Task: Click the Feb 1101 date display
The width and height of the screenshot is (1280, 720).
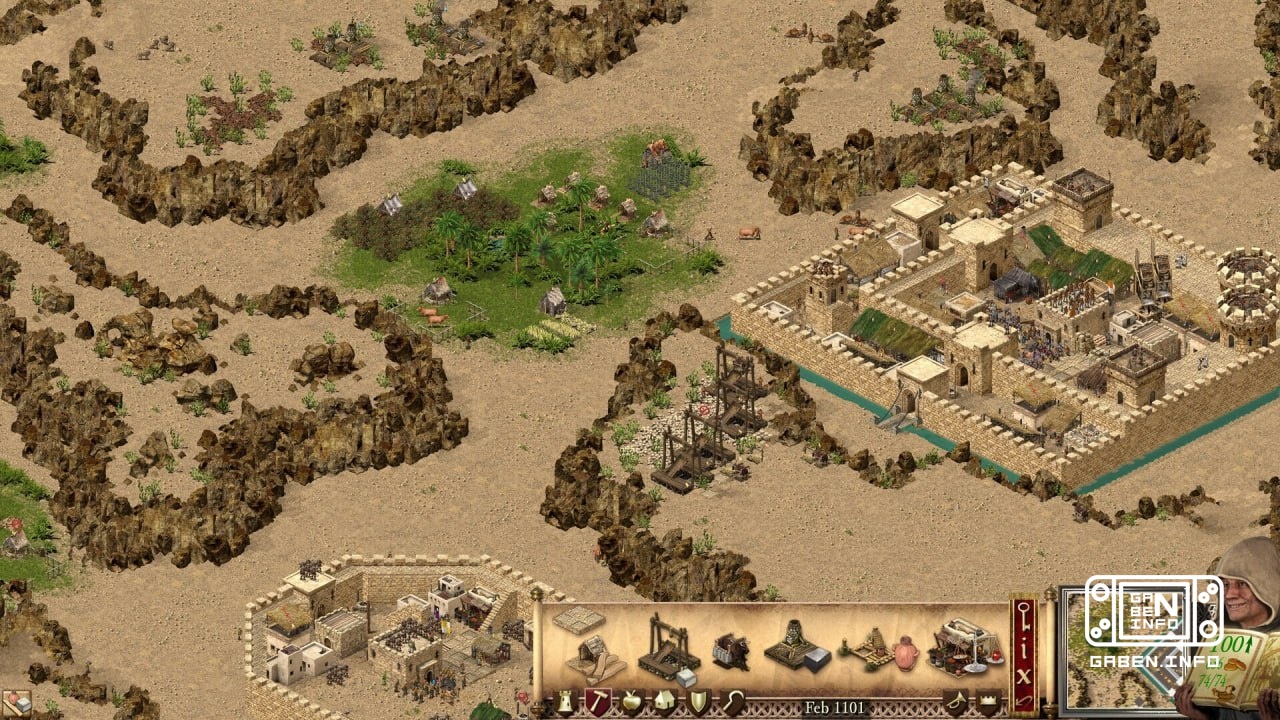Action: click(x=835, y=708)
